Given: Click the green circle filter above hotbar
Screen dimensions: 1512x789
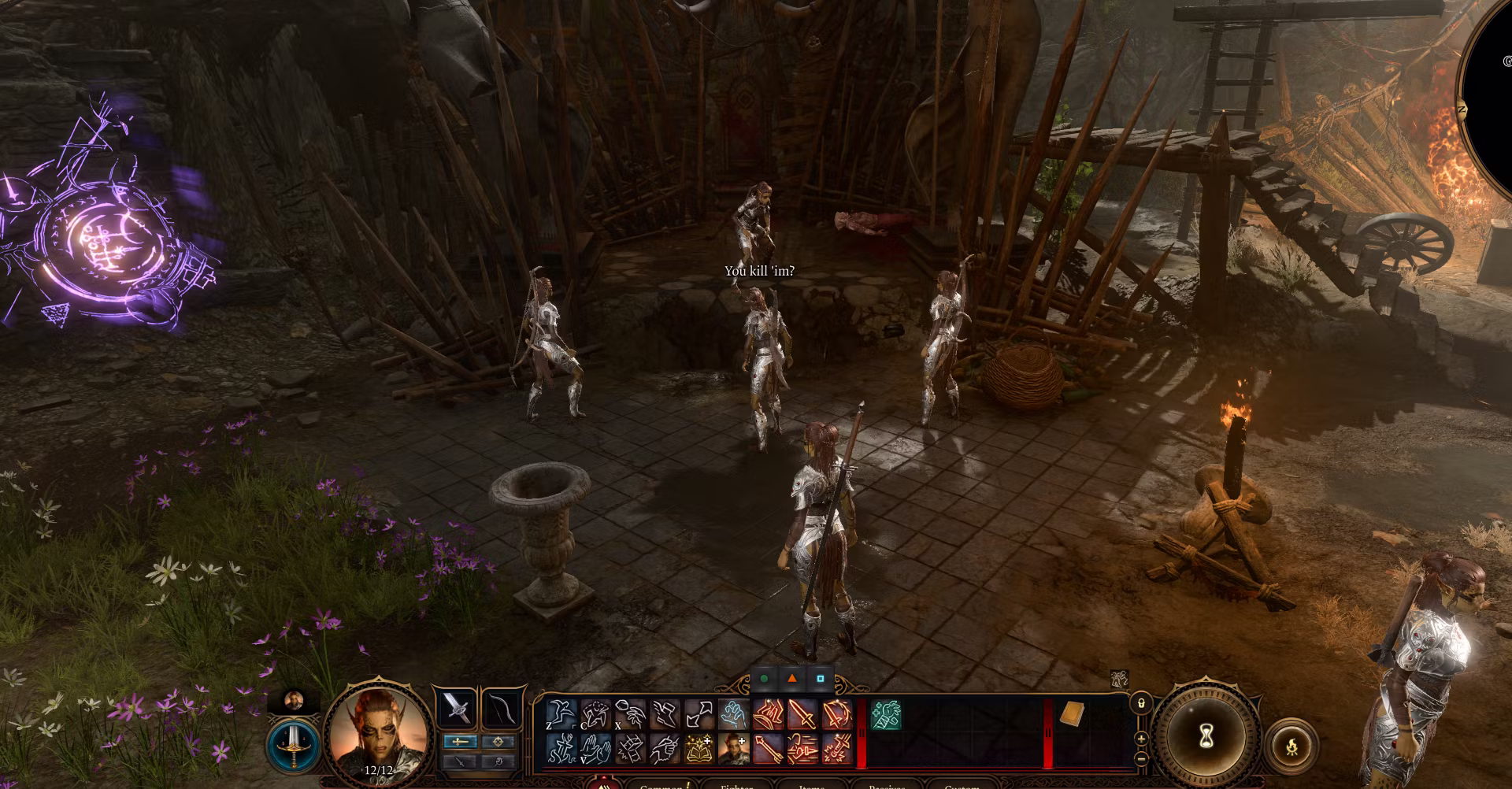Looking at the screenshot, I should coord(764,679).
